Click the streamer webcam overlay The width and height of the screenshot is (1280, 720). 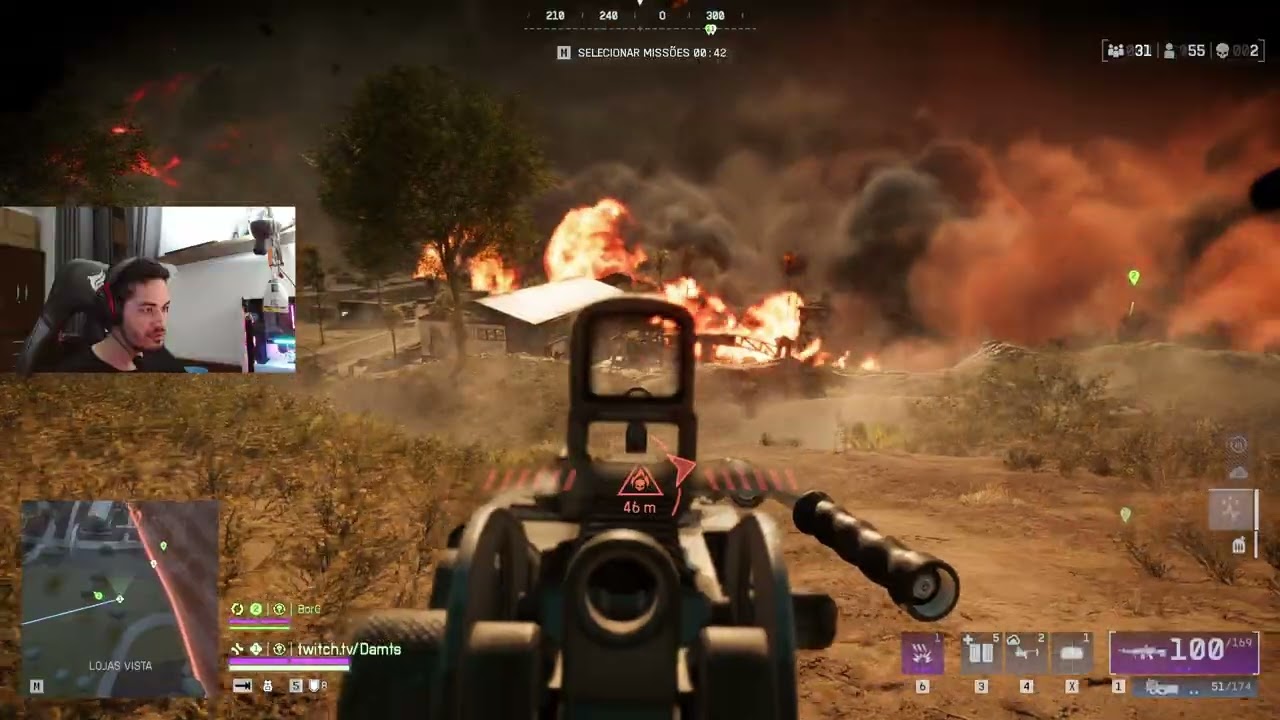tap(148, 290)
